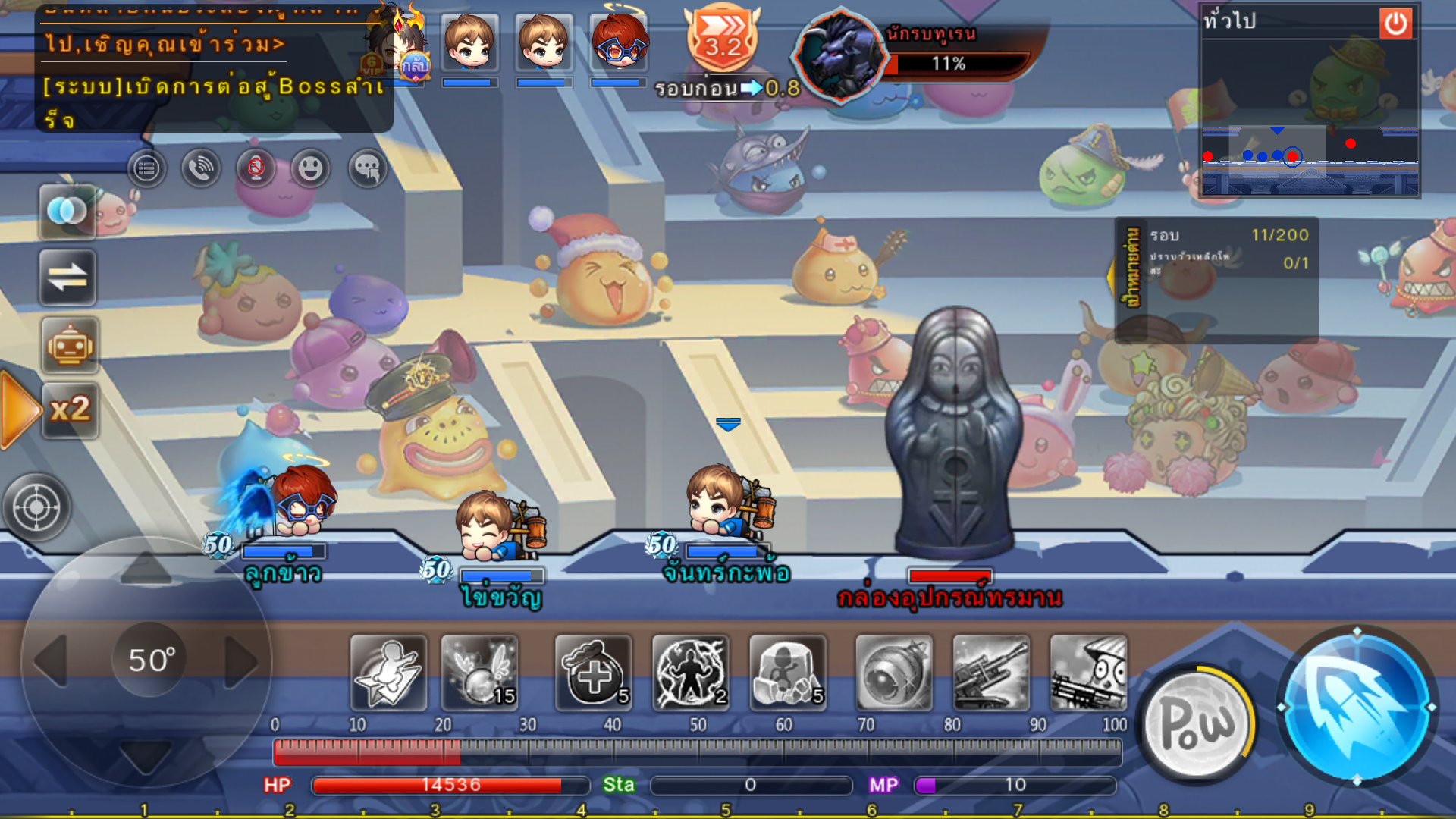
Task: Select the scarecrow gun item
Action: pos(1088,673)
